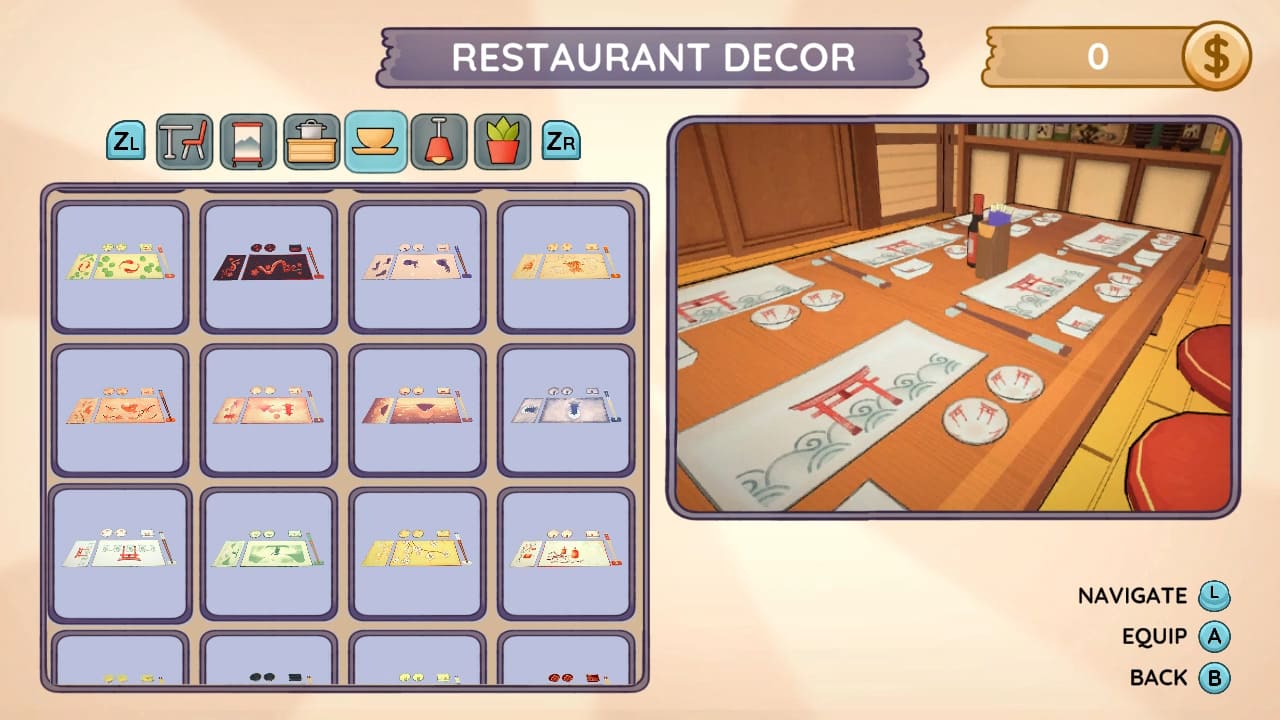
Task: Switch to the kitchen counter category icon
Action: (x=311, y=141)
